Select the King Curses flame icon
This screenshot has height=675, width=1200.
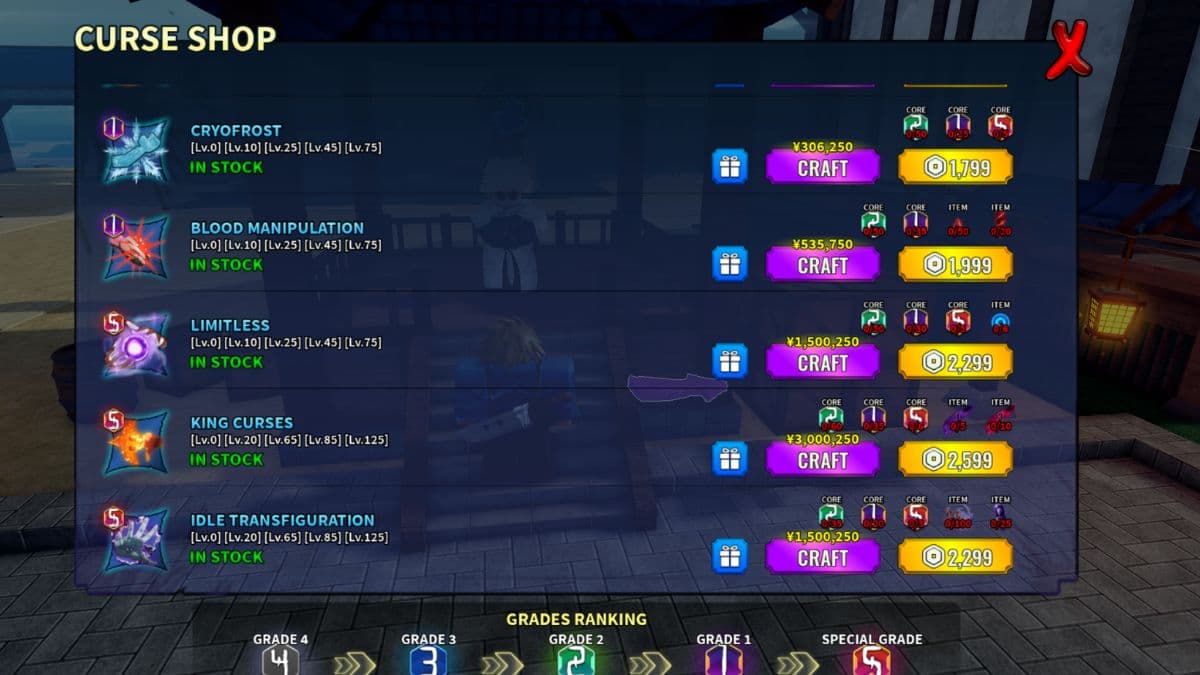tap(136, 442)
